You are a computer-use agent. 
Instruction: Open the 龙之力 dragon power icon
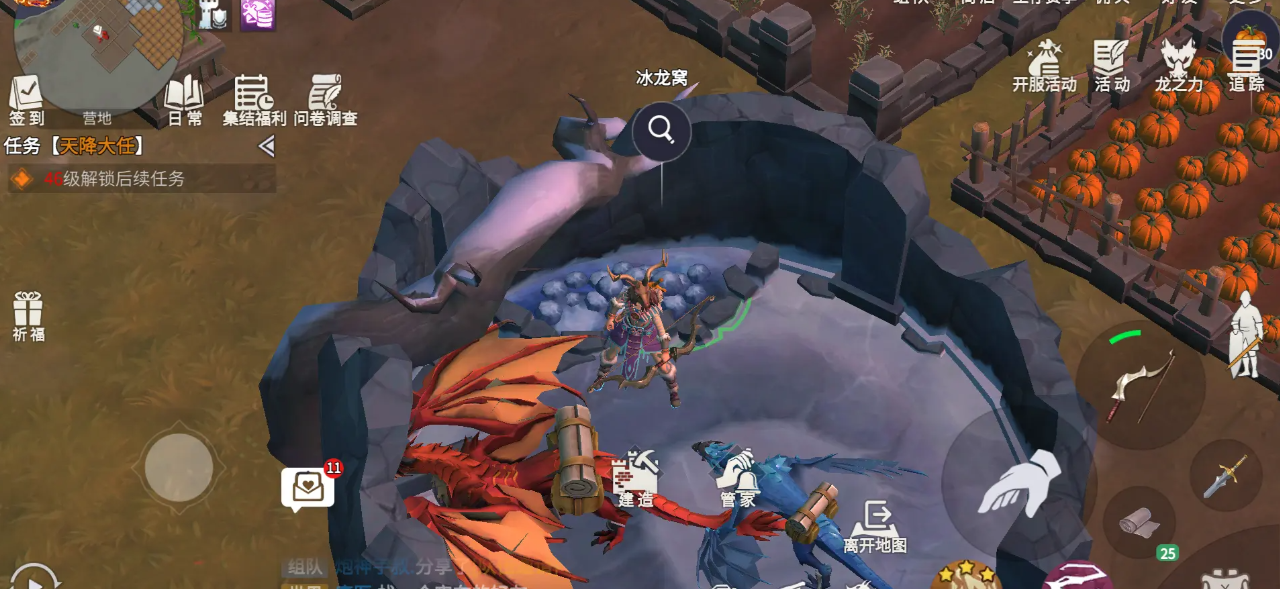coord(1179,66)
